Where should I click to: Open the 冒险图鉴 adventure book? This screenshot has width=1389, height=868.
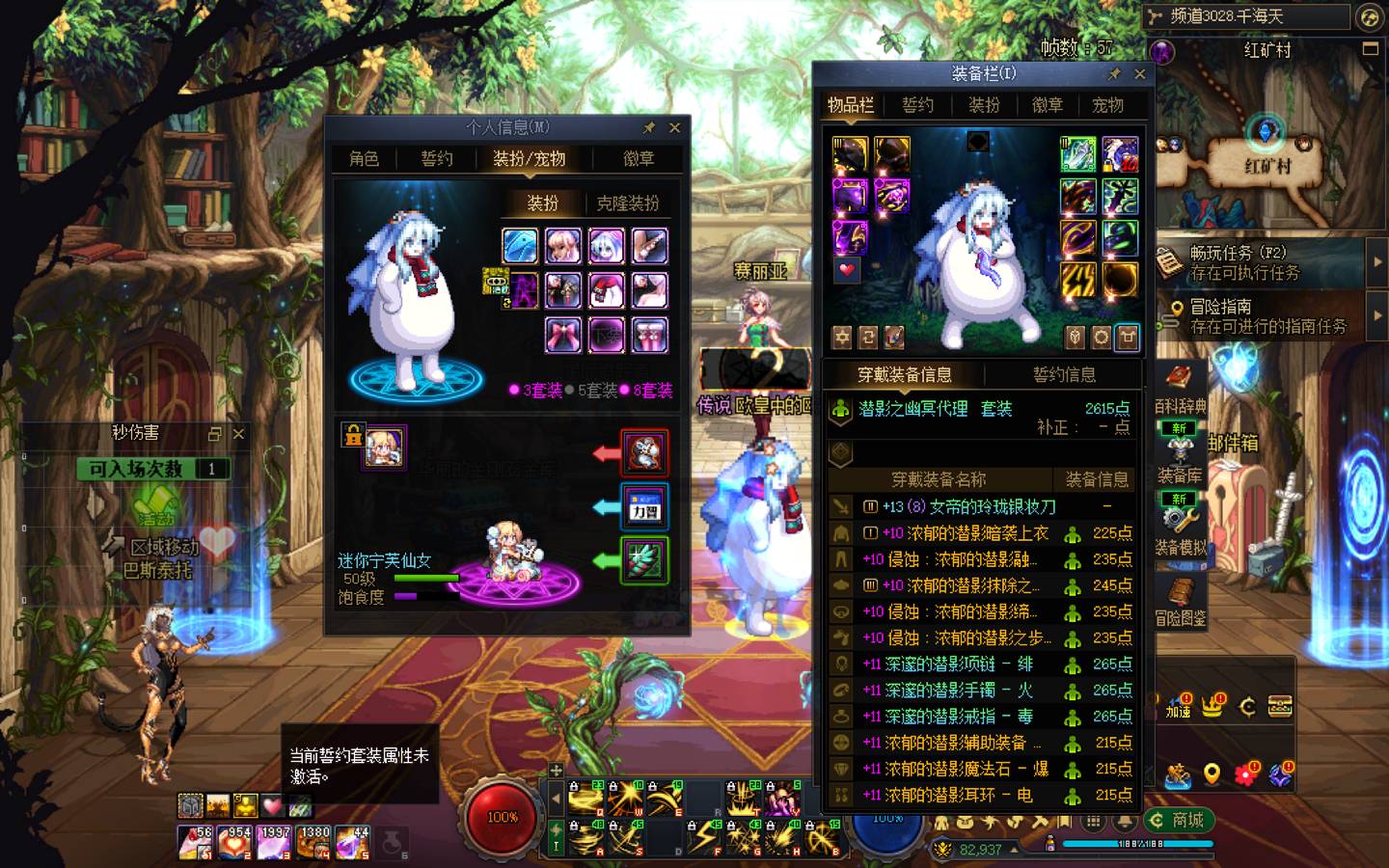(x=1180, y=603)
